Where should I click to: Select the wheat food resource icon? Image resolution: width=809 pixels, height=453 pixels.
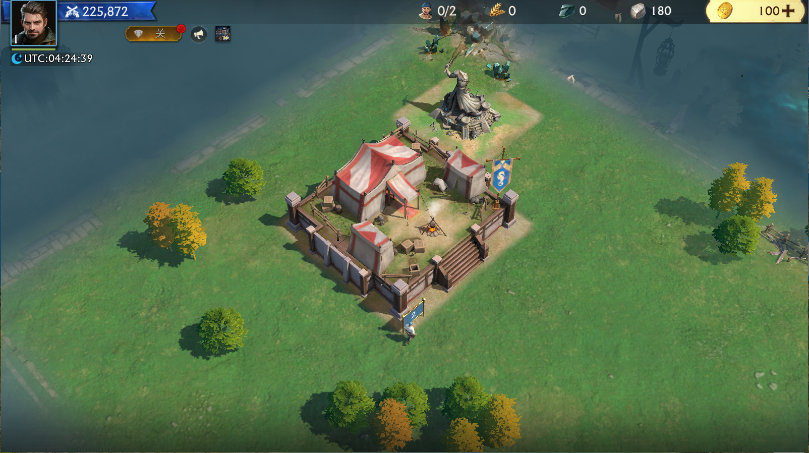[497, 11]
